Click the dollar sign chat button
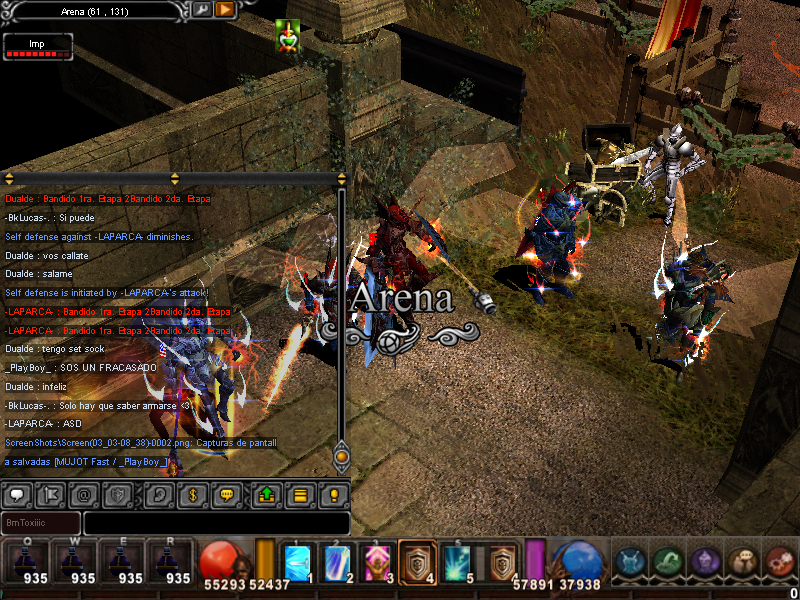Image resolution: width=800 pixels, height=600 pixels. click(x=191, y=494)
